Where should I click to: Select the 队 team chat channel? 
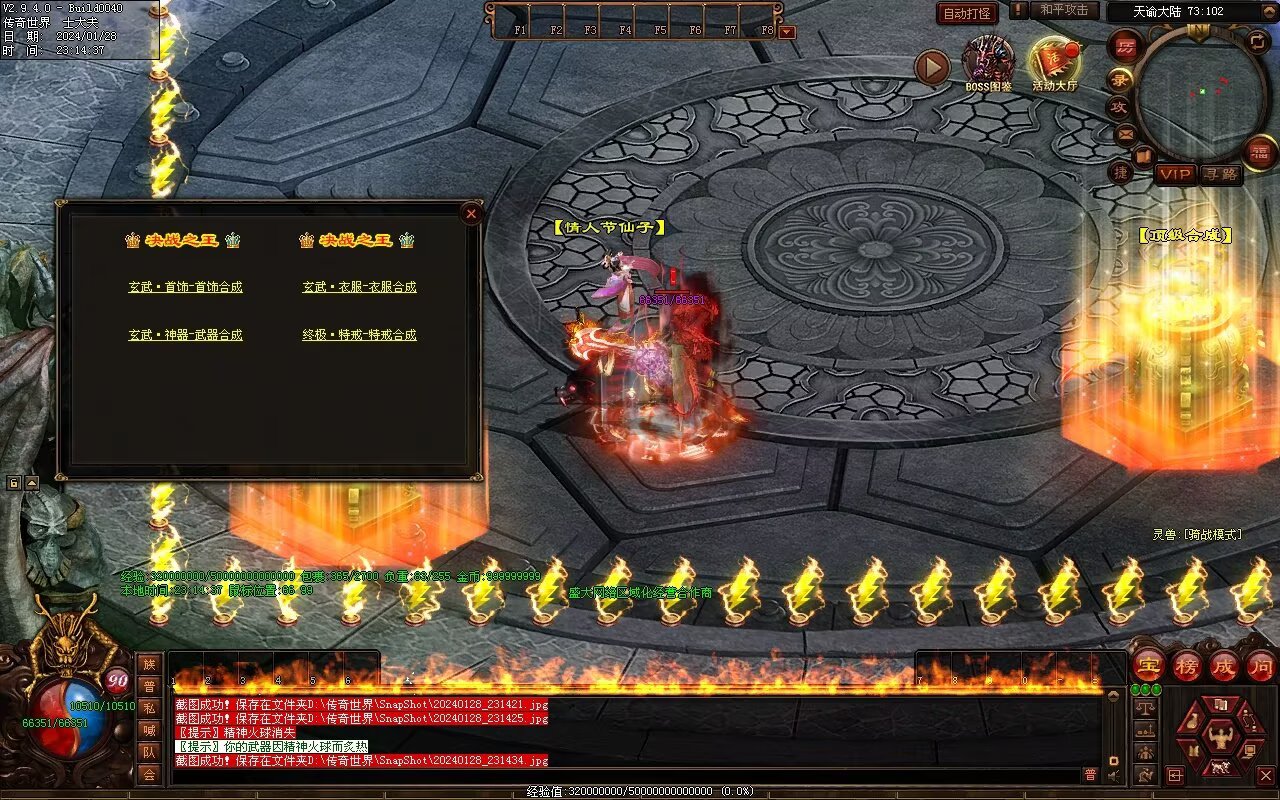click(x=149, y=752)
